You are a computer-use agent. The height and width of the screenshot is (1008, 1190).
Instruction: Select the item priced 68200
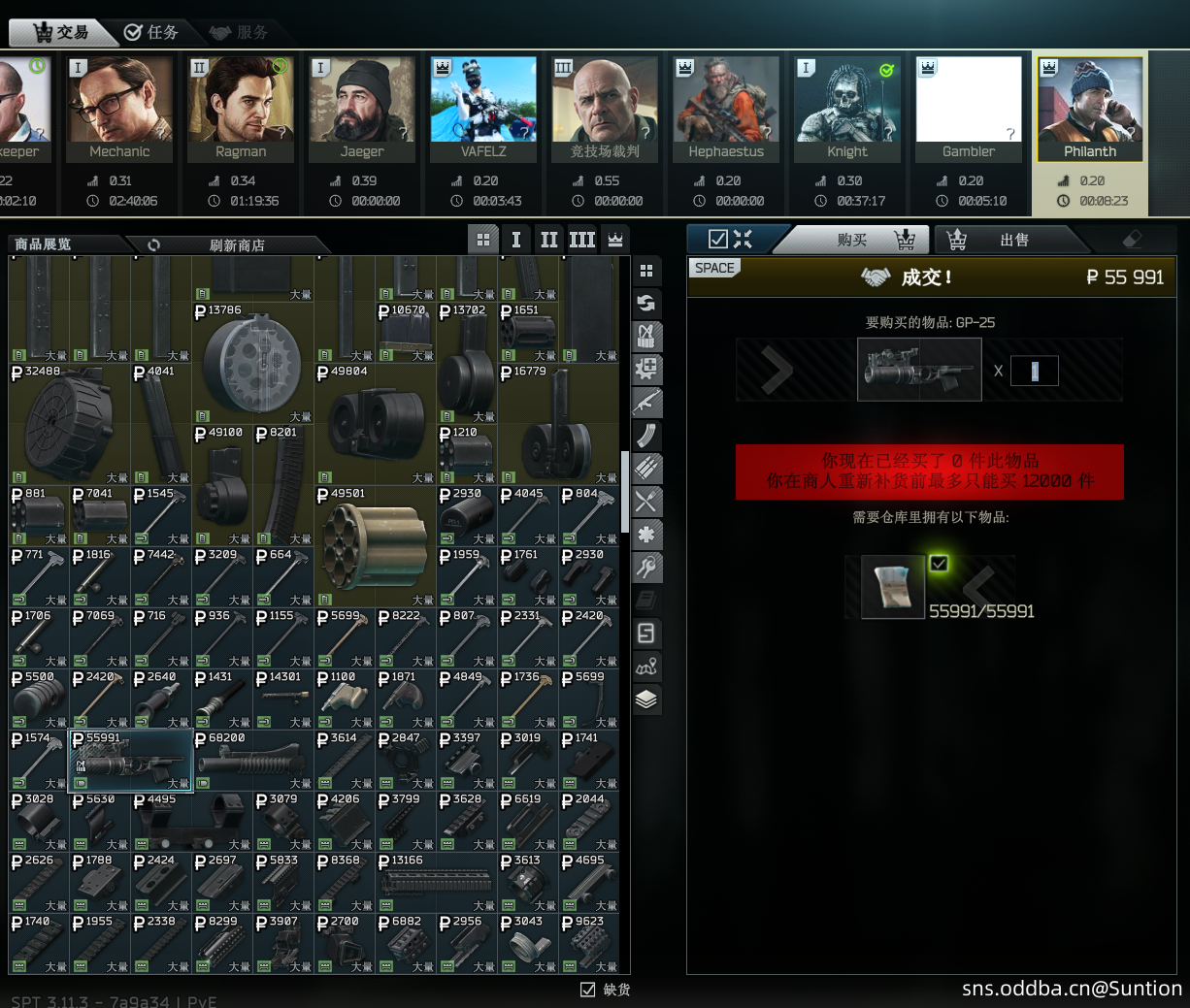[x=252, y=763]
